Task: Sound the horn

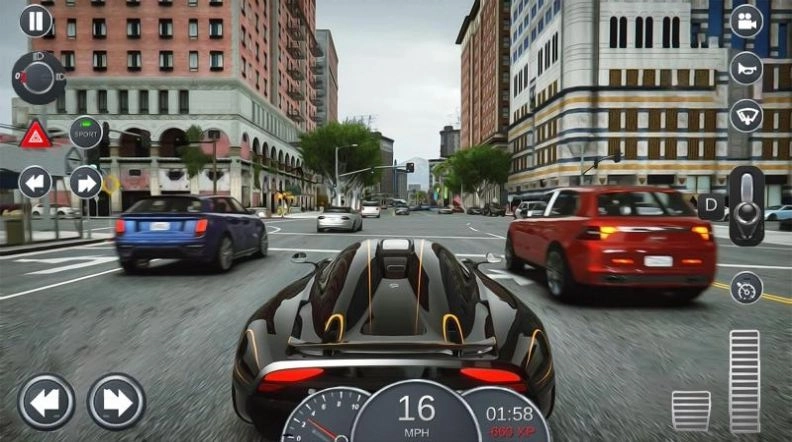Action: (x=746, y=68)
